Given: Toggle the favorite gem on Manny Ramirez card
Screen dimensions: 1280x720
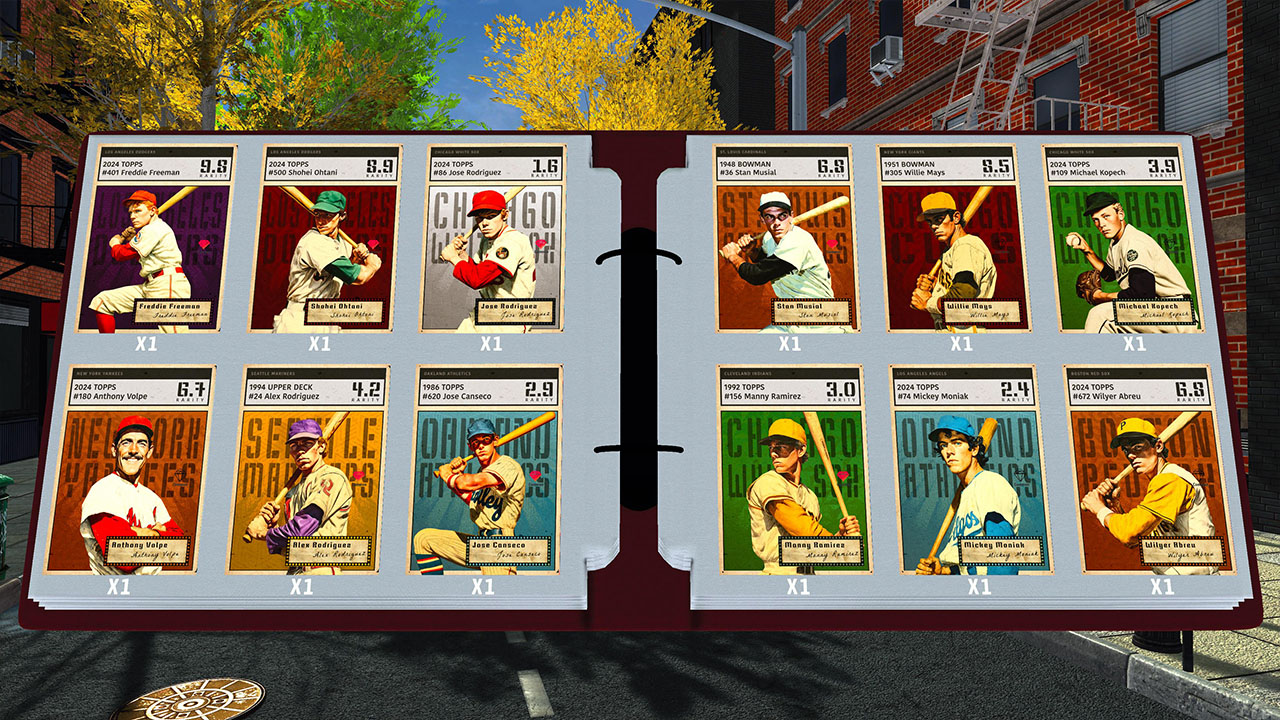Looking at the screenshot, I should [x=843, y=476].
